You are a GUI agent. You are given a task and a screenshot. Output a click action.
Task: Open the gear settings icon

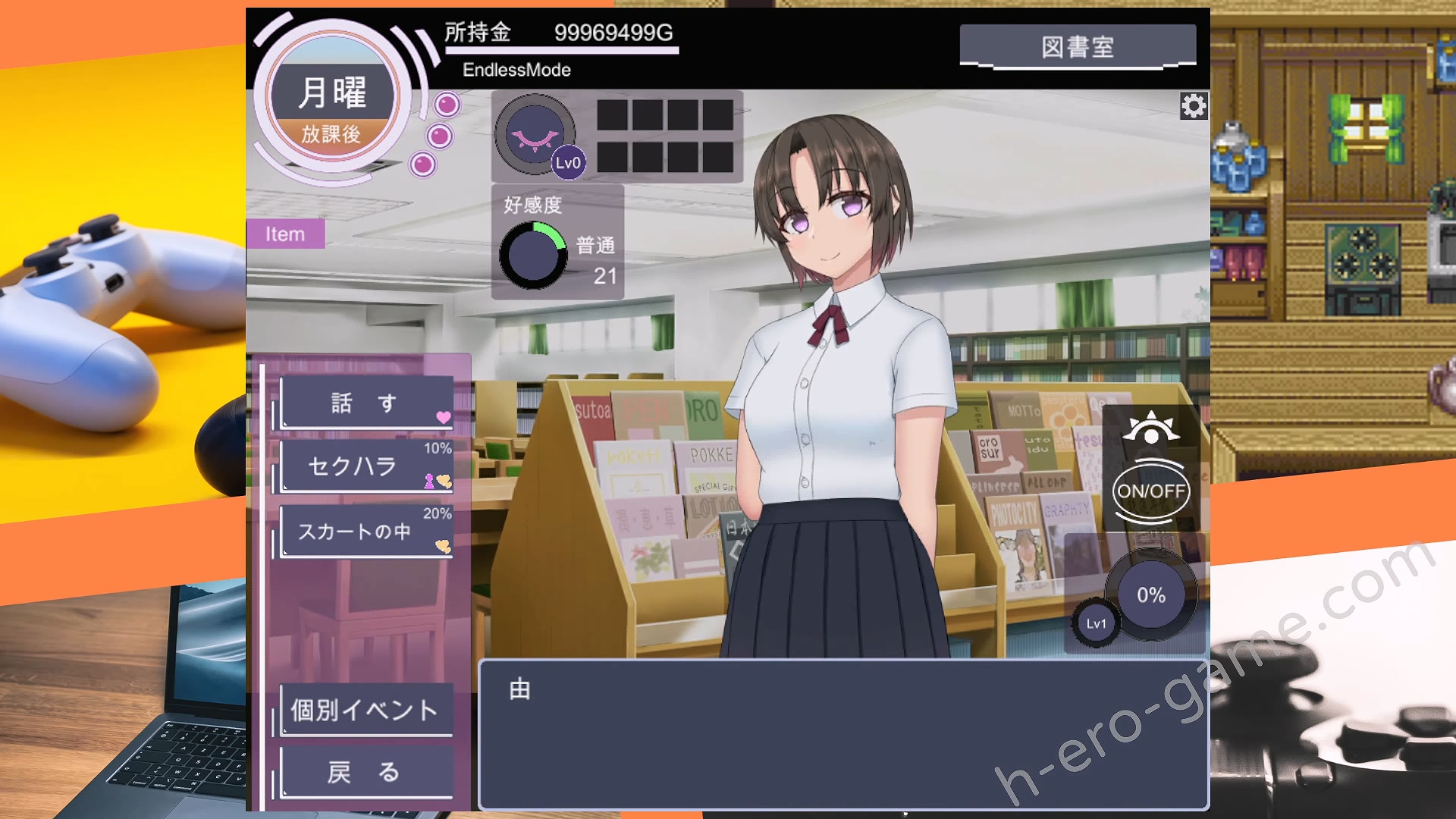pos(1193,106)
